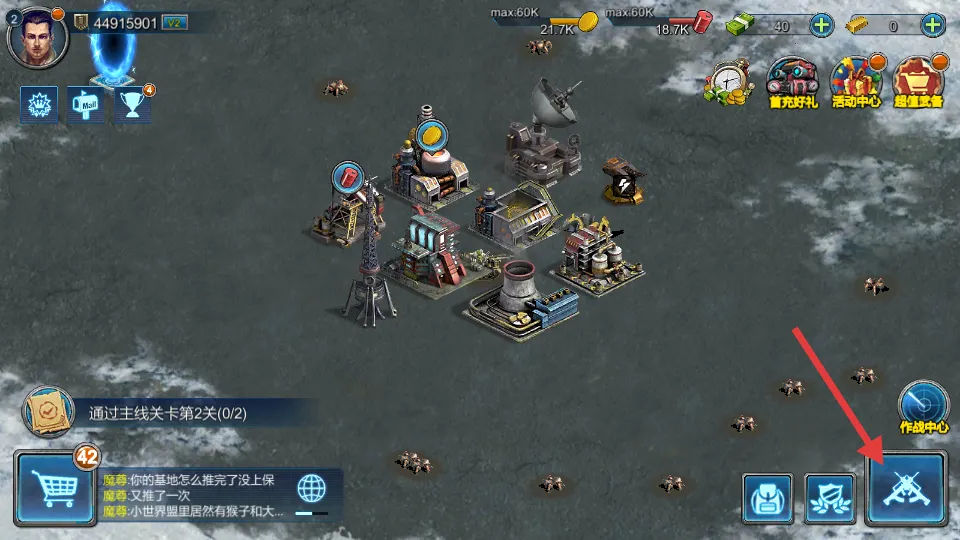Viewport: 960px width, 540px height.
Task: Open the 超值装备 equipment shop
Action: [919, 82]
